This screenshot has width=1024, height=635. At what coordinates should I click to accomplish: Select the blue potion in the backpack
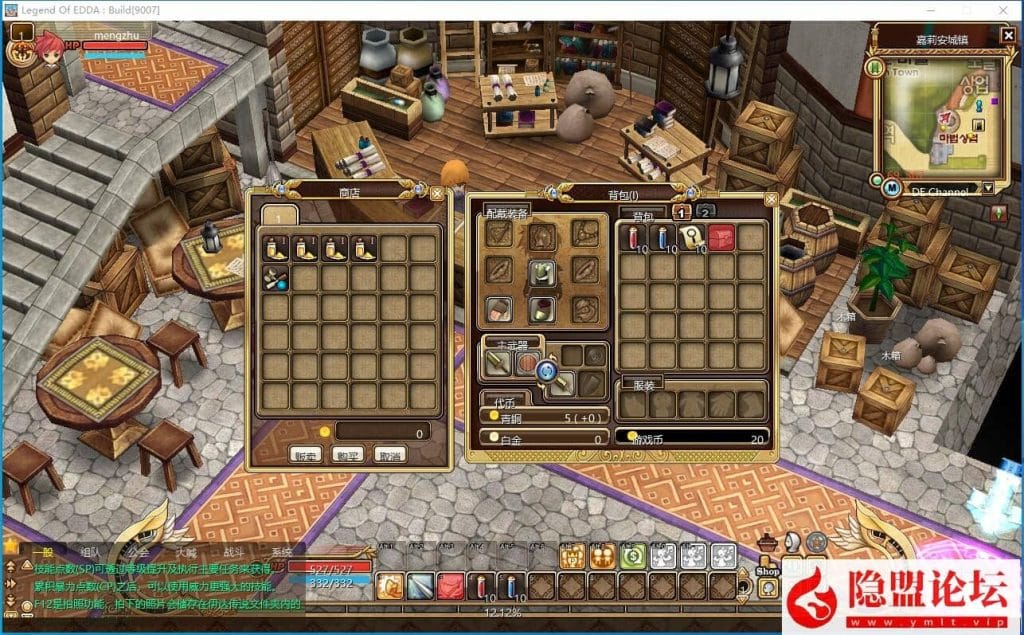coord(663,238)
